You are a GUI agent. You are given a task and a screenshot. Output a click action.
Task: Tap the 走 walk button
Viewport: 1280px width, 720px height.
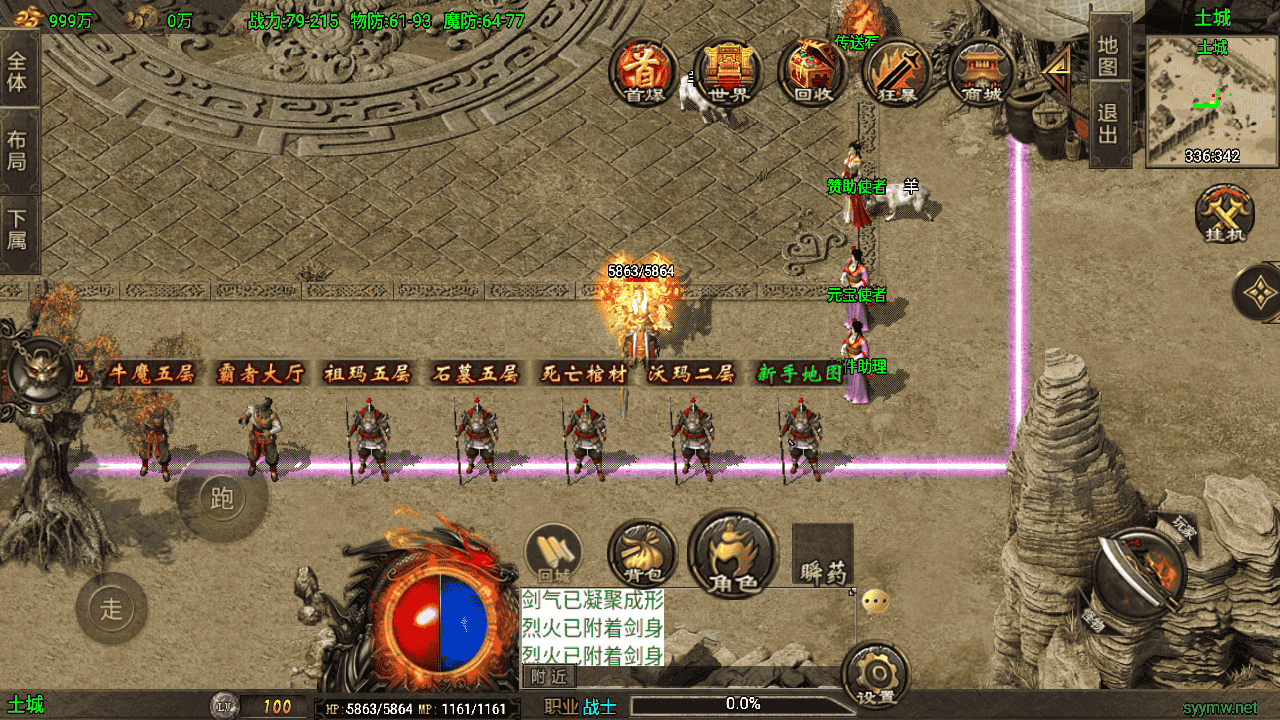pos(111,608)
